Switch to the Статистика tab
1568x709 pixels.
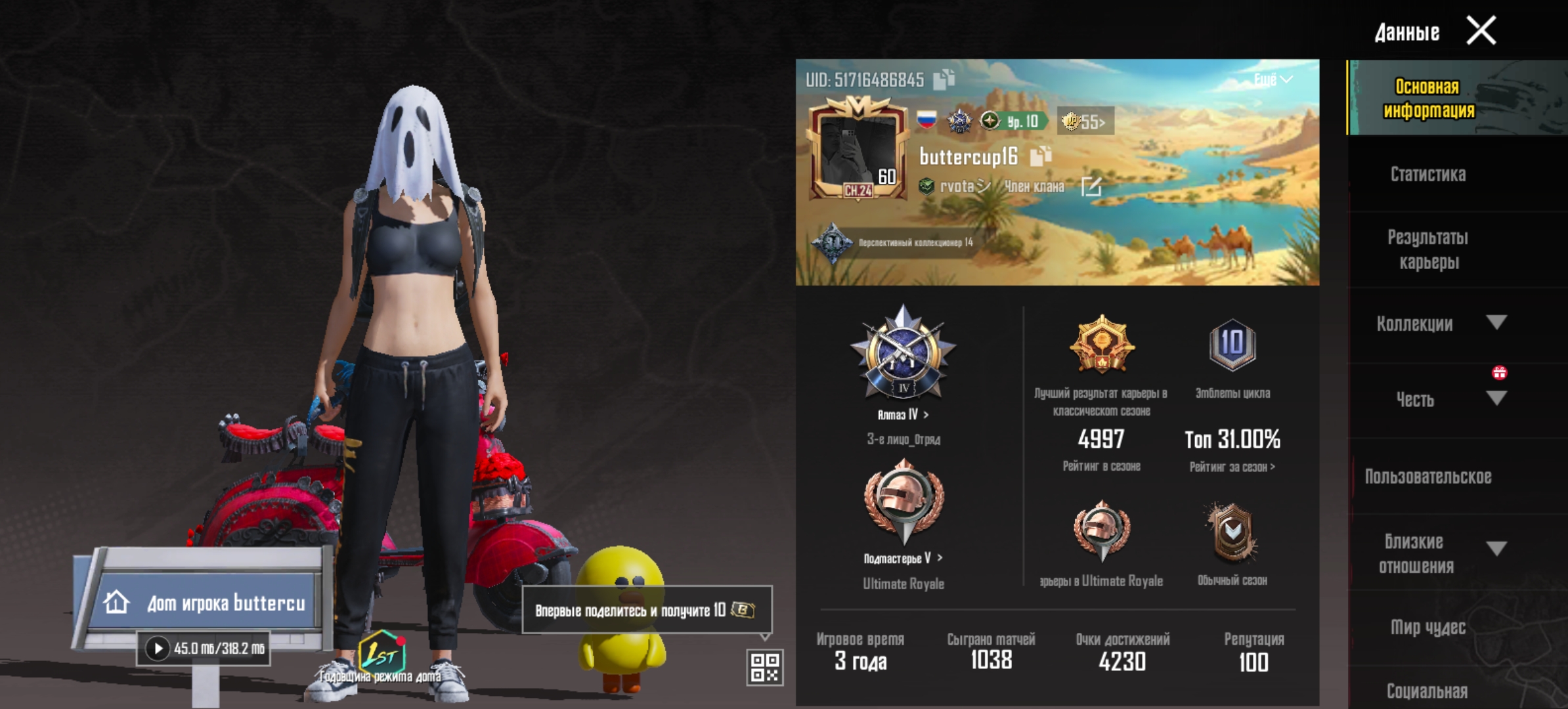click(1427, 175)
